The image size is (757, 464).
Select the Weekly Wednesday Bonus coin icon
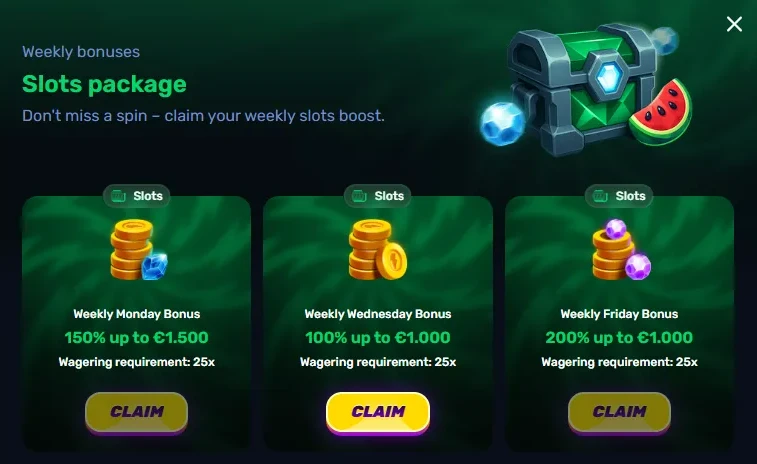377,252
